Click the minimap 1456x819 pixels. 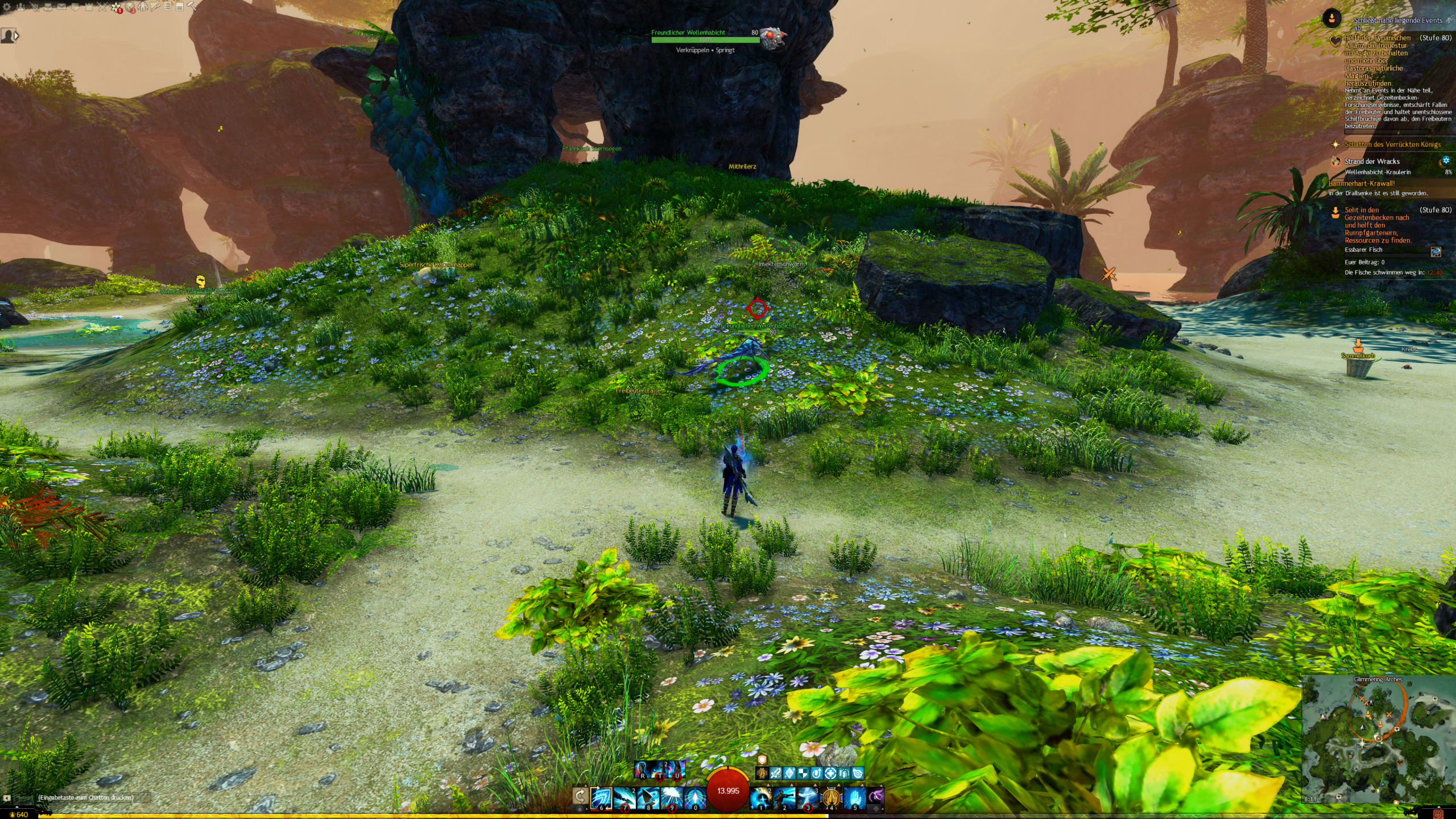click(1377, 739)
